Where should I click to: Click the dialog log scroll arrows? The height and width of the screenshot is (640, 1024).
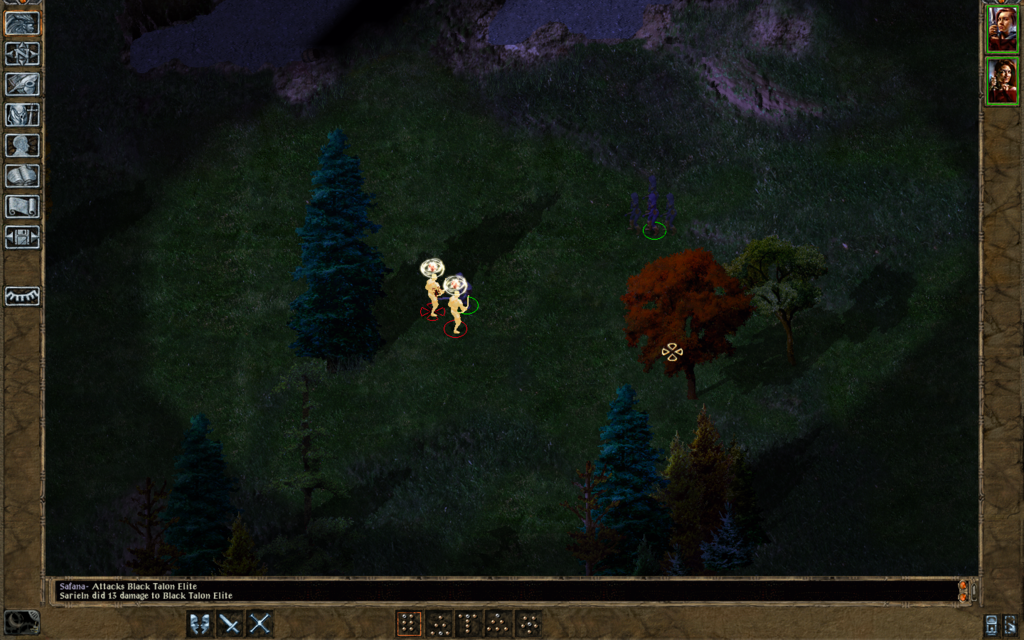[964, 590]
